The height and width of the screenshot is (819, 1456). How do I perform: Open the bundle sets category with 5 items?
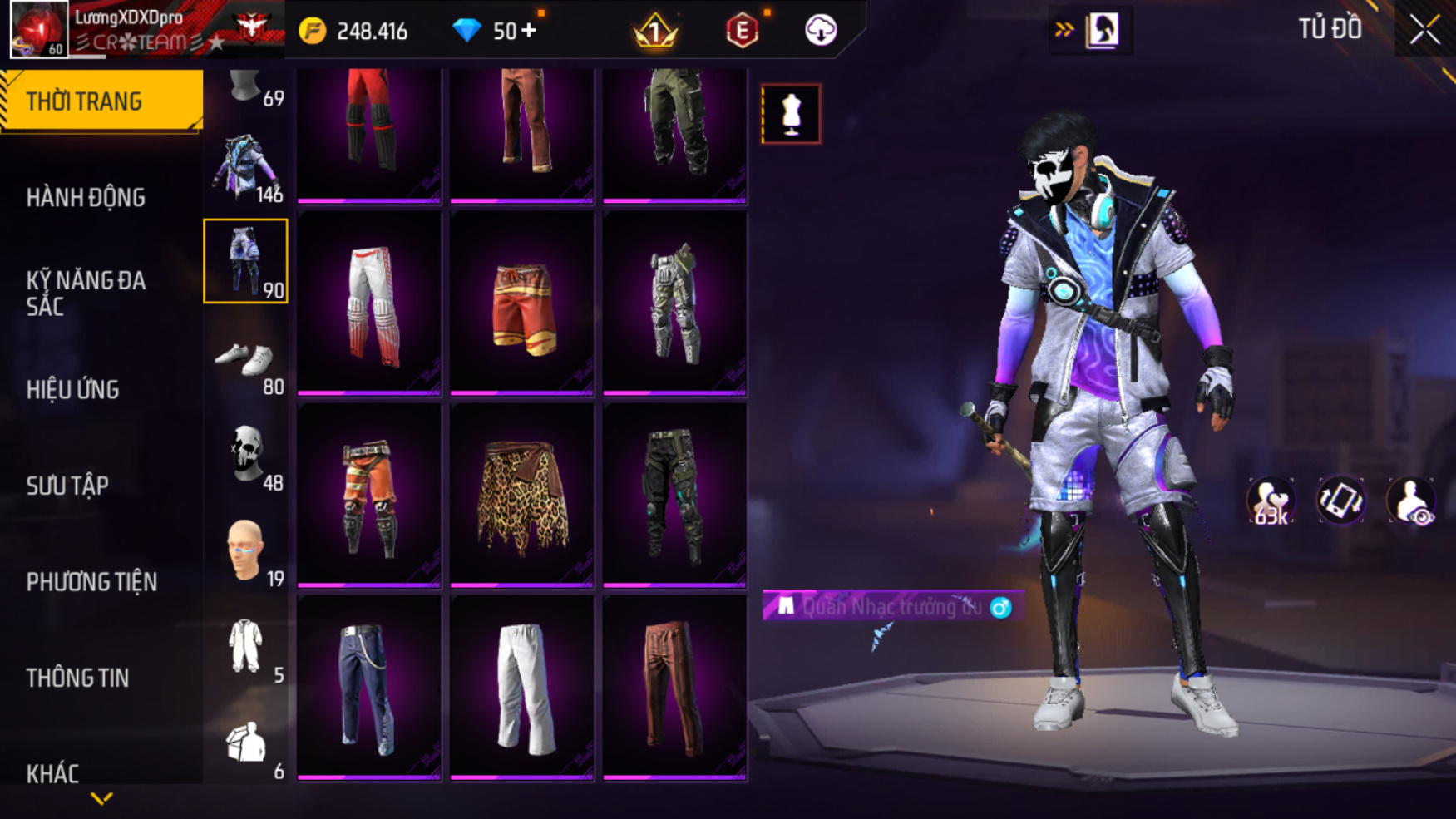246,648
